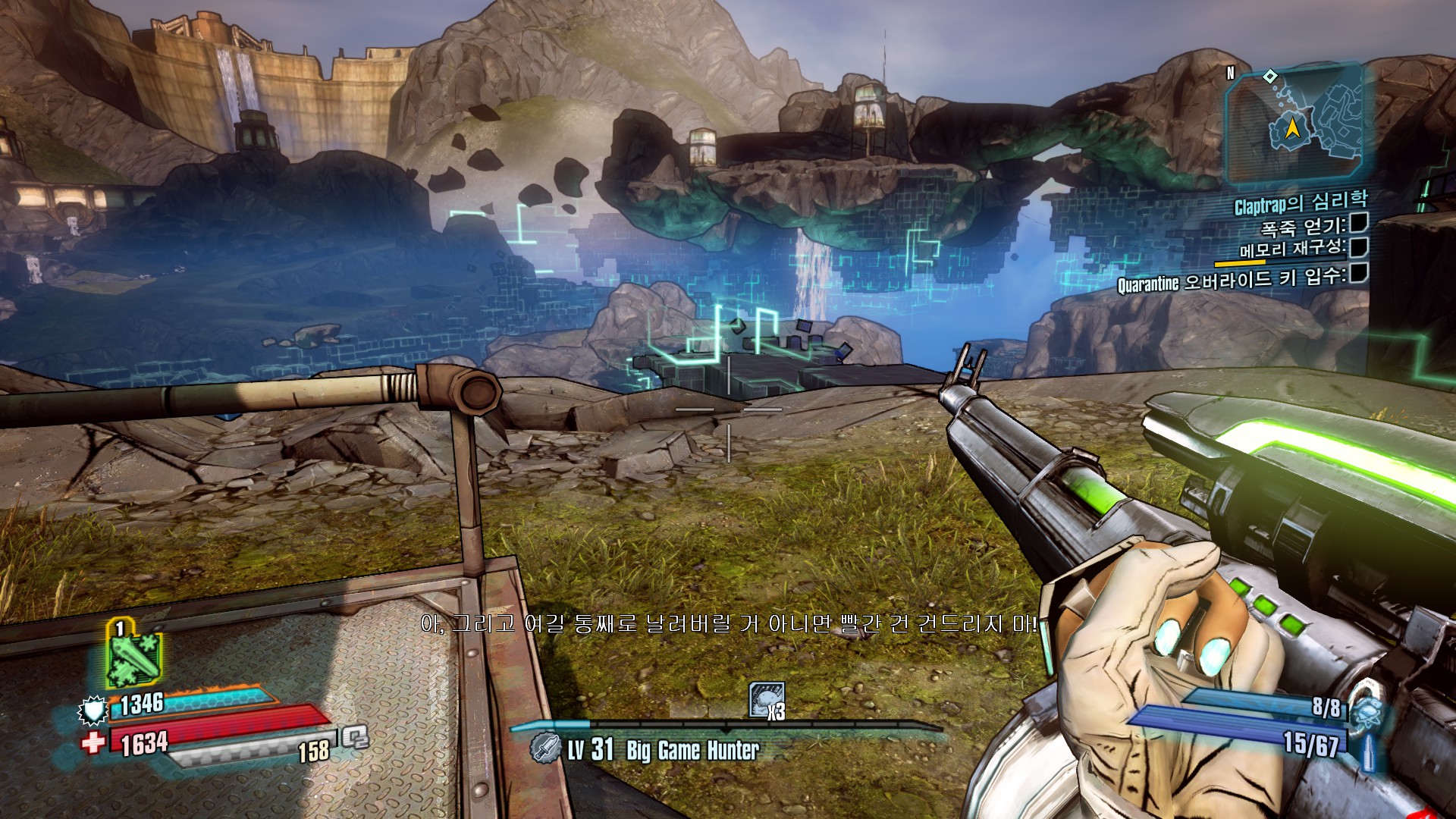Click the shield emblem icon
This screenshot has width=1456, height=819.
(93, 711)
